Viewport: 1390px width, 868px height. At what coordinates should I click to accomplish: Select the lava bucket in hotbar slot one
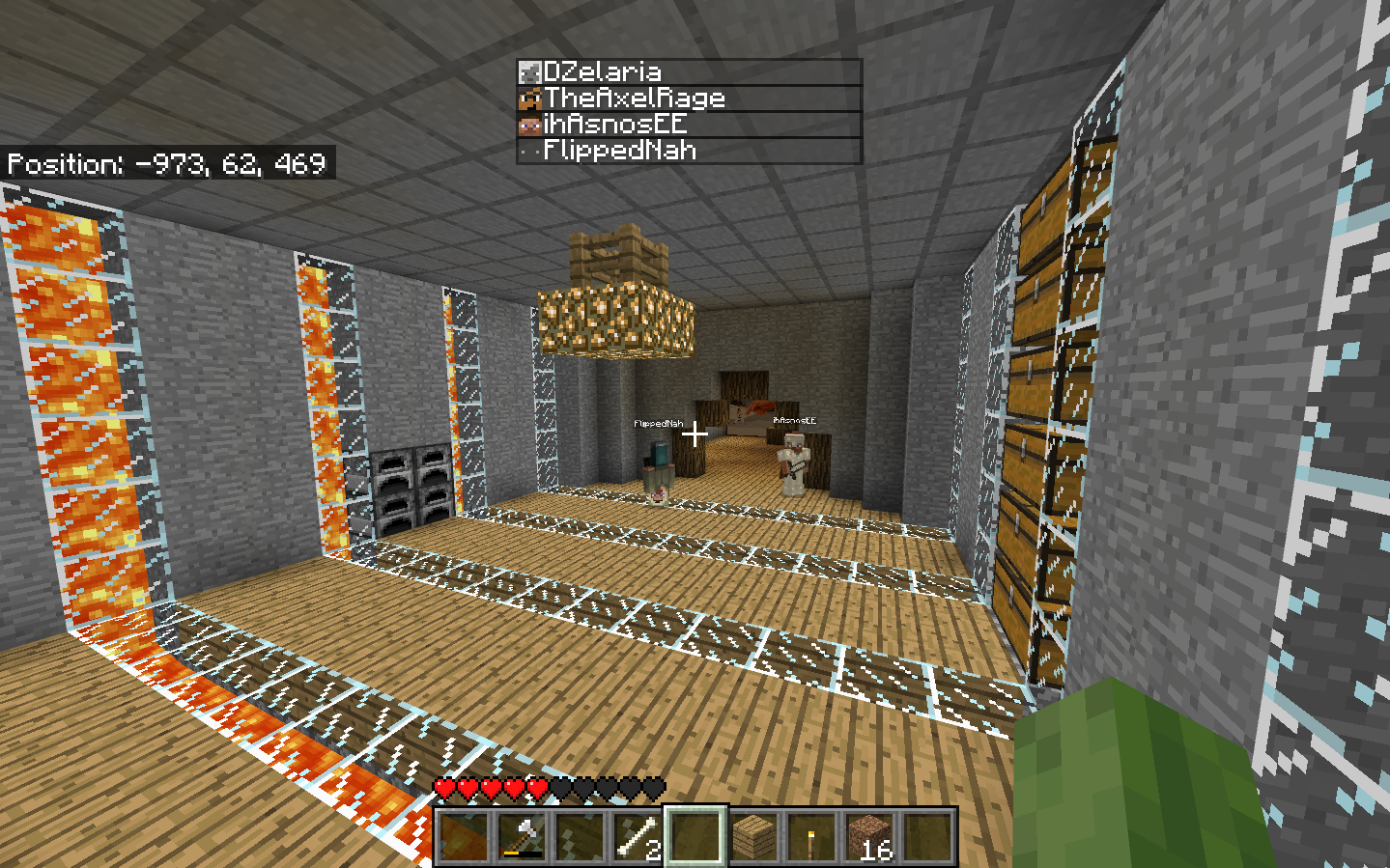coord(466,838)
